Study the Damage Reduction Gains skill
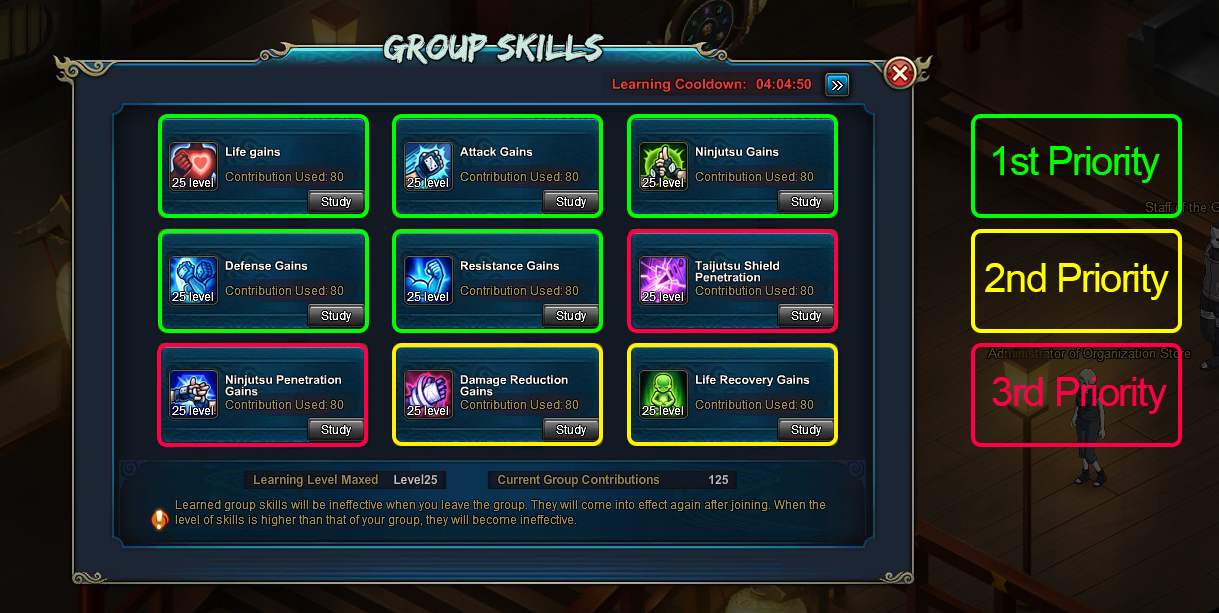This screenshot has height=613, width=1219. (x=571, y=430)
